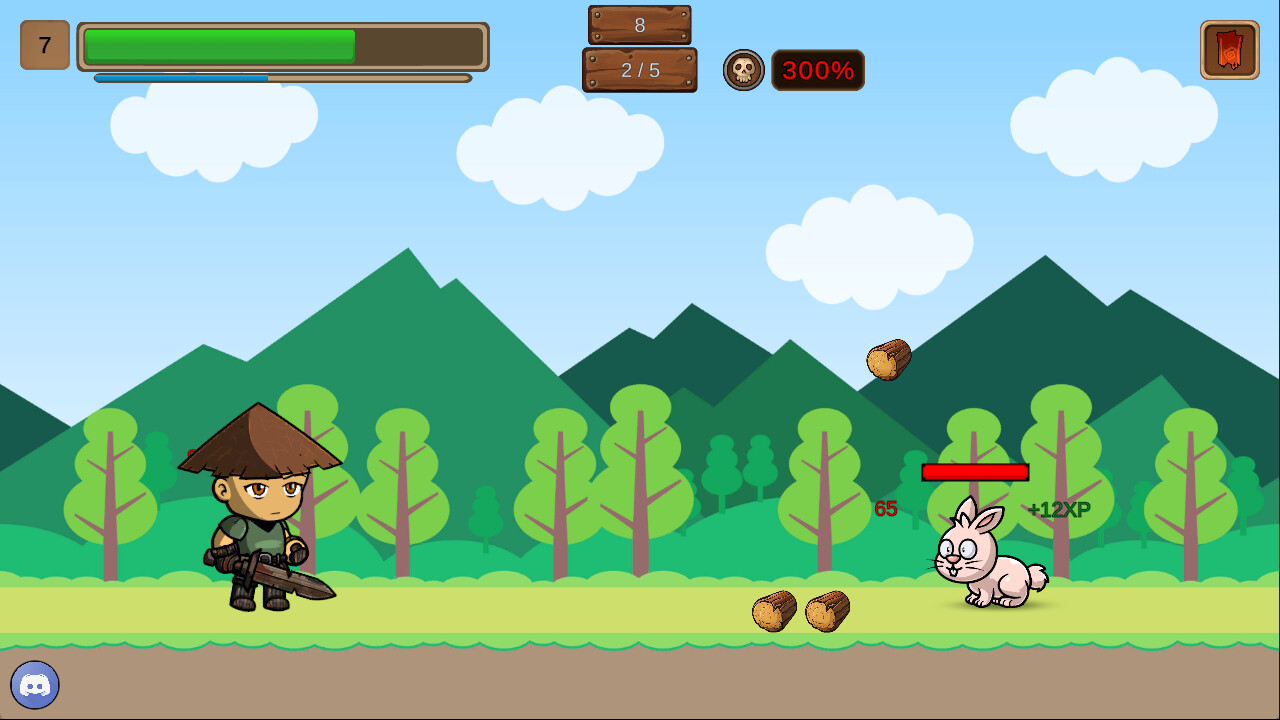Click the player's straw hat
Screen dimensions: 1280x720
click(x=262, y=438)
